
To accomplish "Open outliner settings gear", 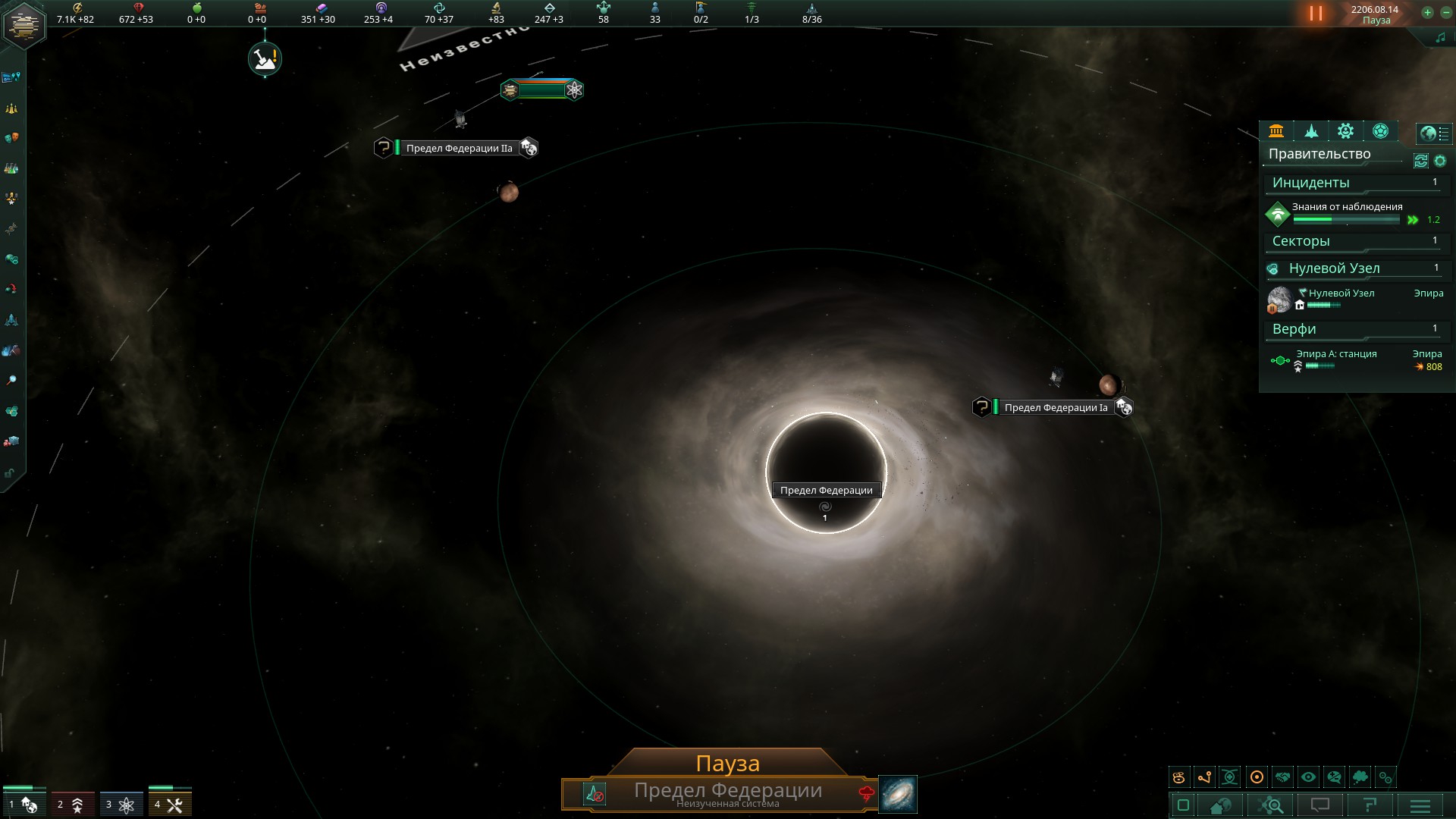I will click(x=1440, y=161).
